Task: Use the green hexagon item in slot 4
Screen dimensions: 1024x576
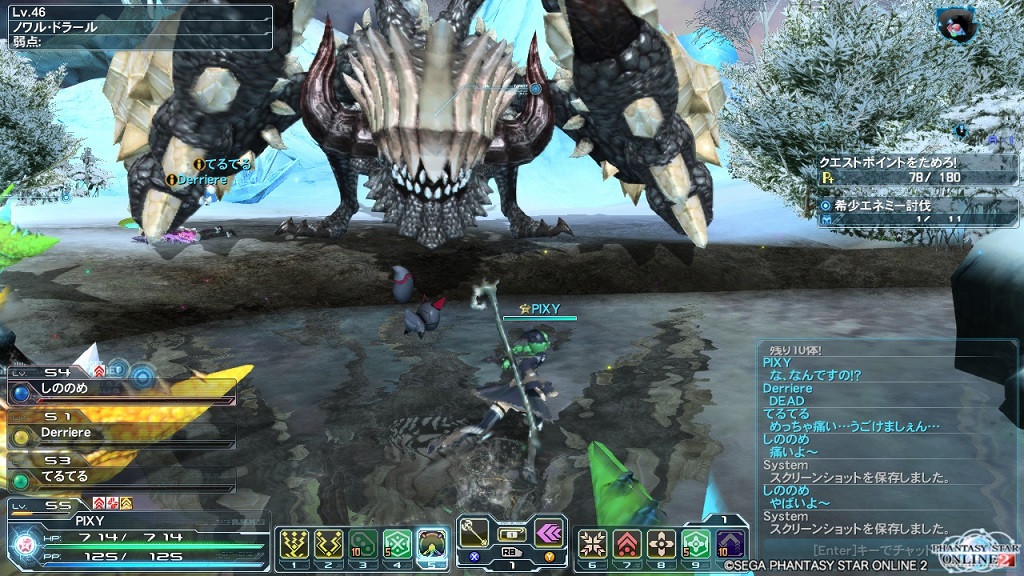Action: pos(397,543)
